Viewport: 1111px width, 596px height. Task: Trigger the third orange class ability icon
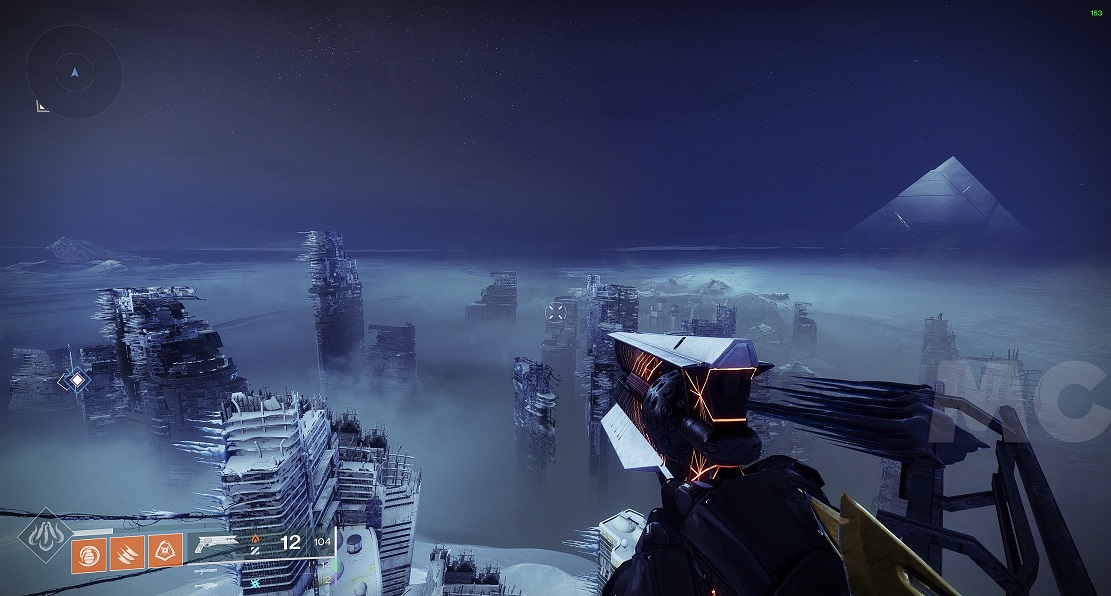(x=165, y=549)
